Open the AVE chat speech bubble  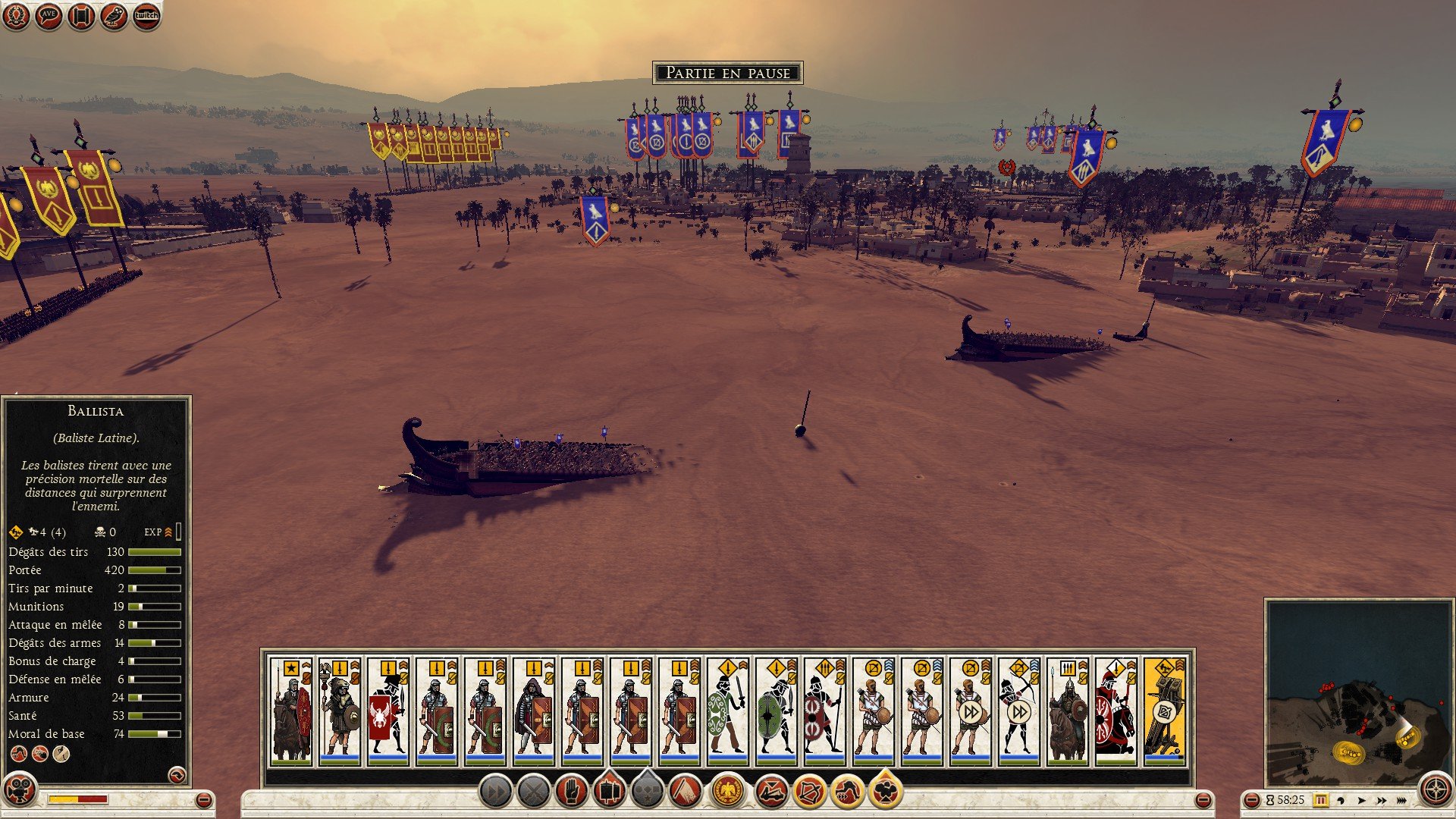click(x=49, y=16)
